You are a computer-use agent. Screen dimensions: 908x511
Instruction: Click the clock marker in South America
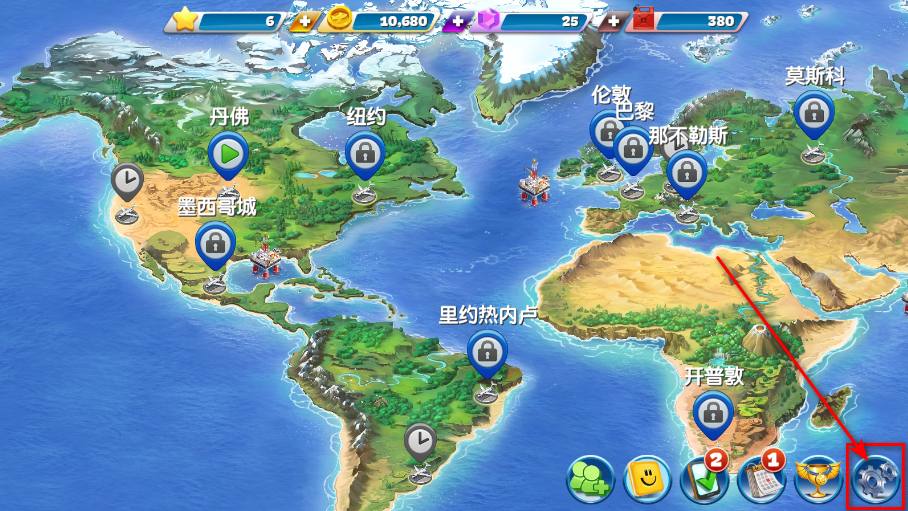421,440
